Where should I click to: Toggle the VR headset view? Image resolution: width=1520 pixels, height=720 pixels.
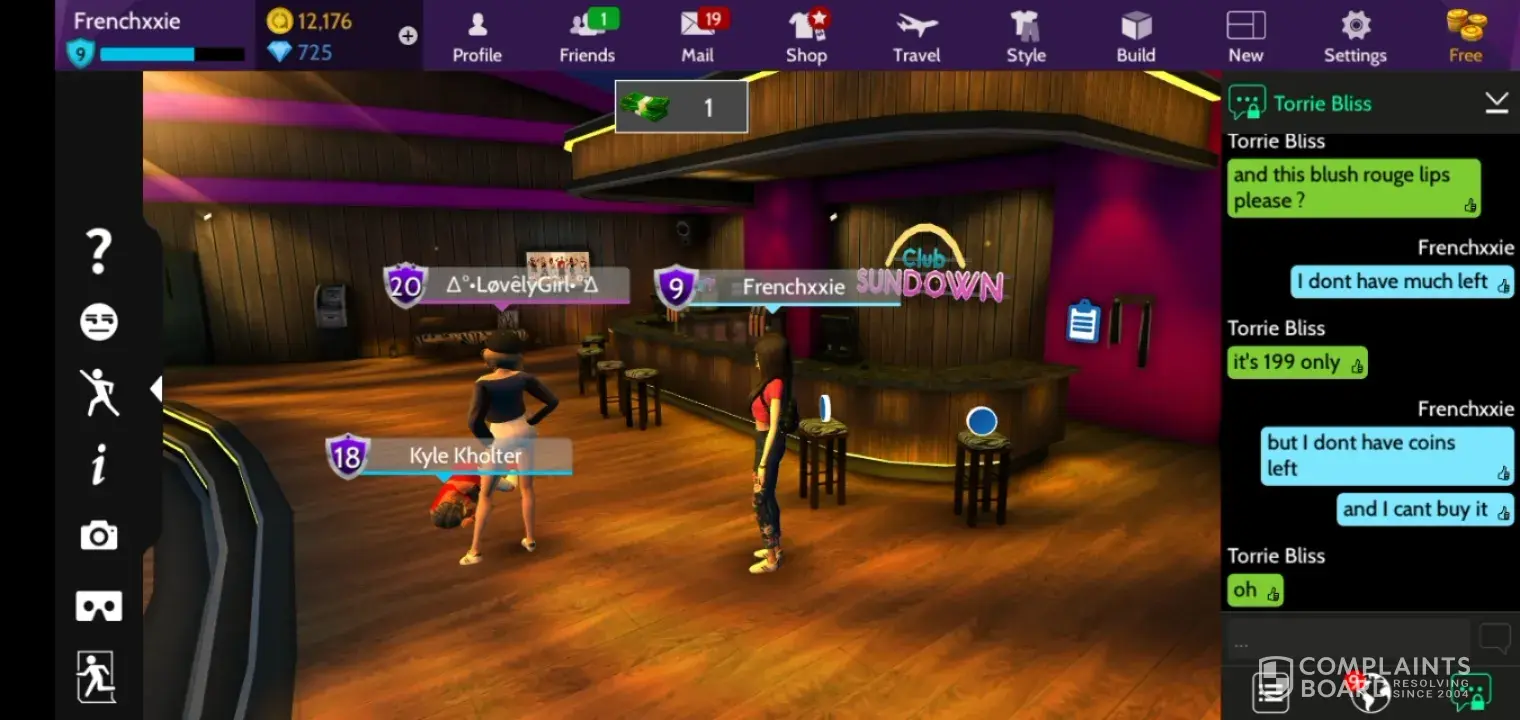pos(99,606)
